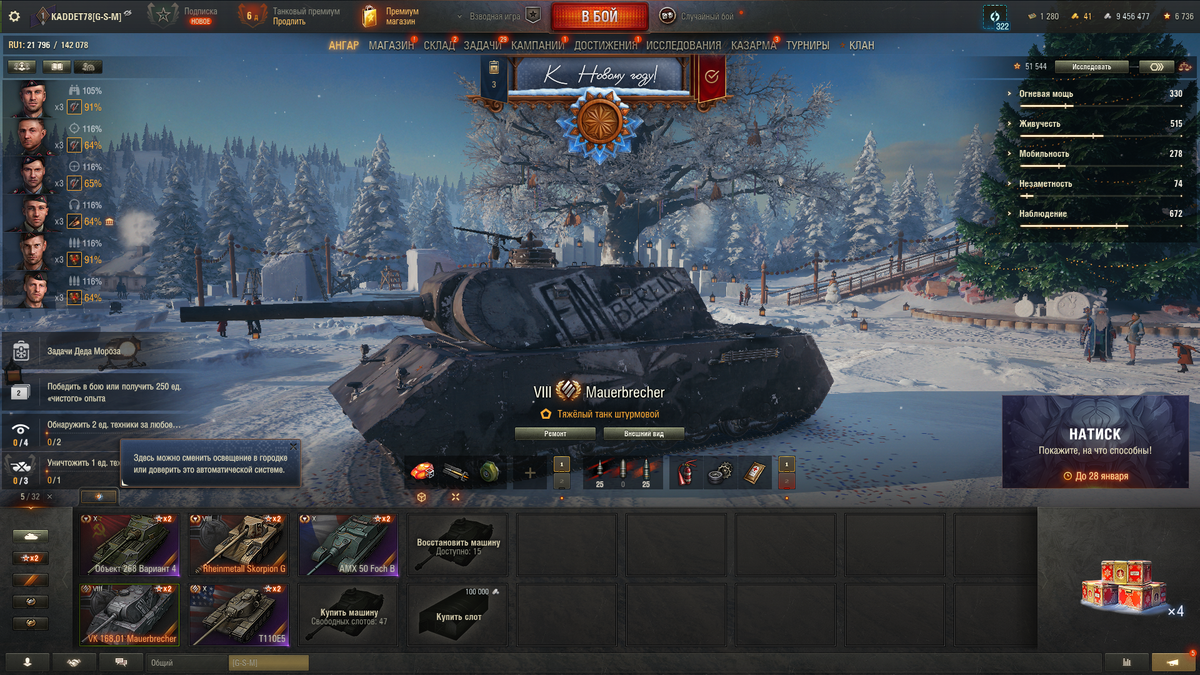This screenshot has width=1200, height=675.
Task: Switch to the КАЗАРМА tab
Action: [x=753, y=45]
